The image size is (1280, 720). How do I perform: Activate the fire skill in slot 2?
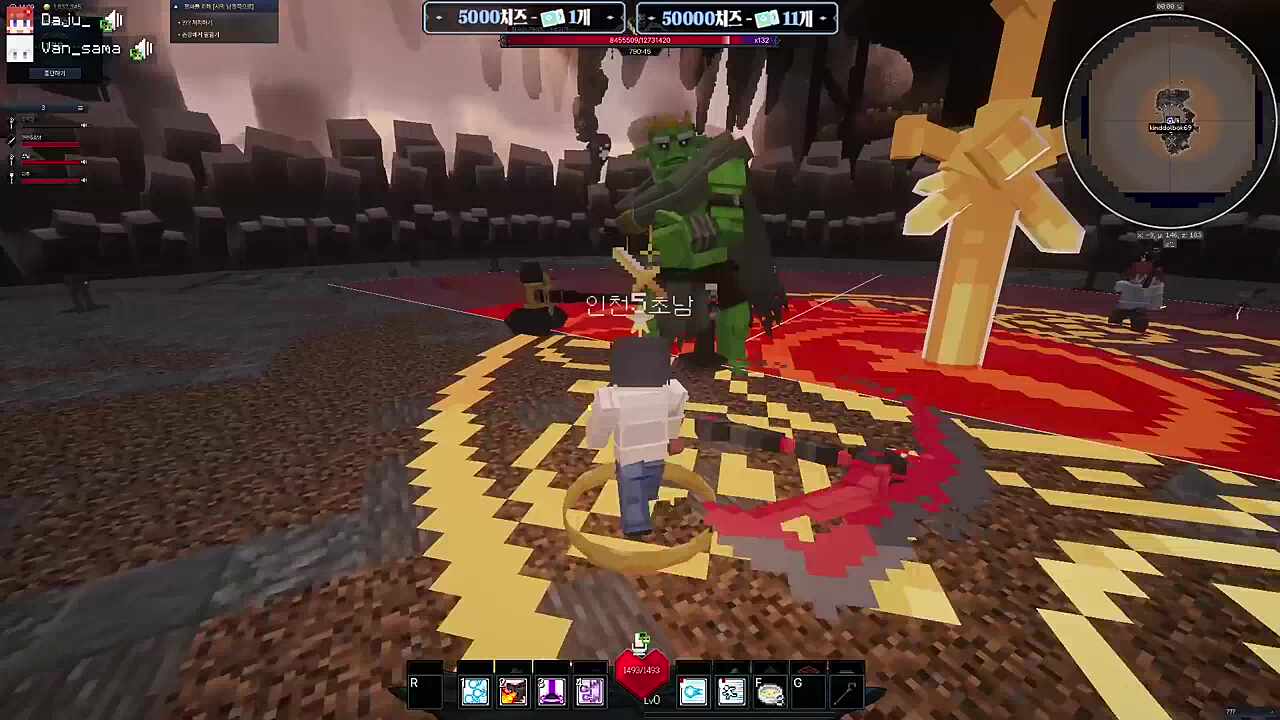(513, 691)
